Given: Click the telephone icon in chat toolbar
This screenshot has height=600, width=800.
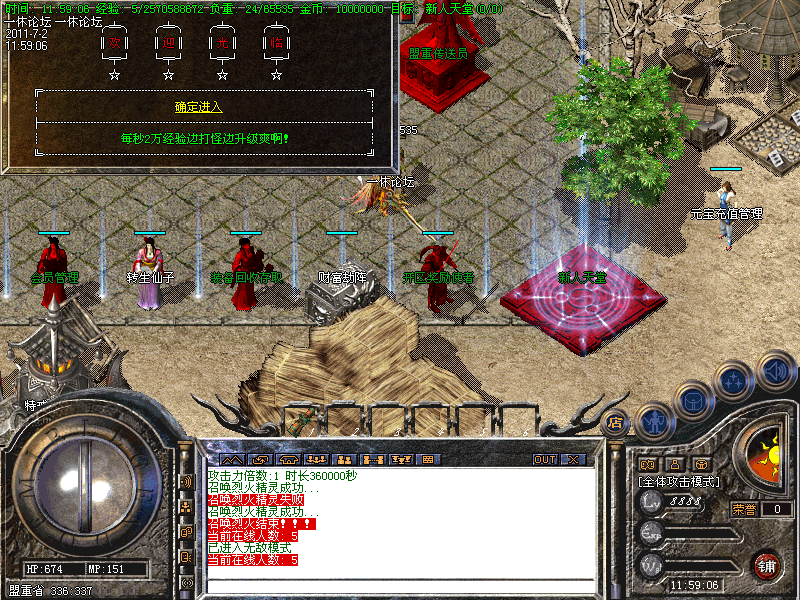Looking at the screenshot, I should (289, 460).
